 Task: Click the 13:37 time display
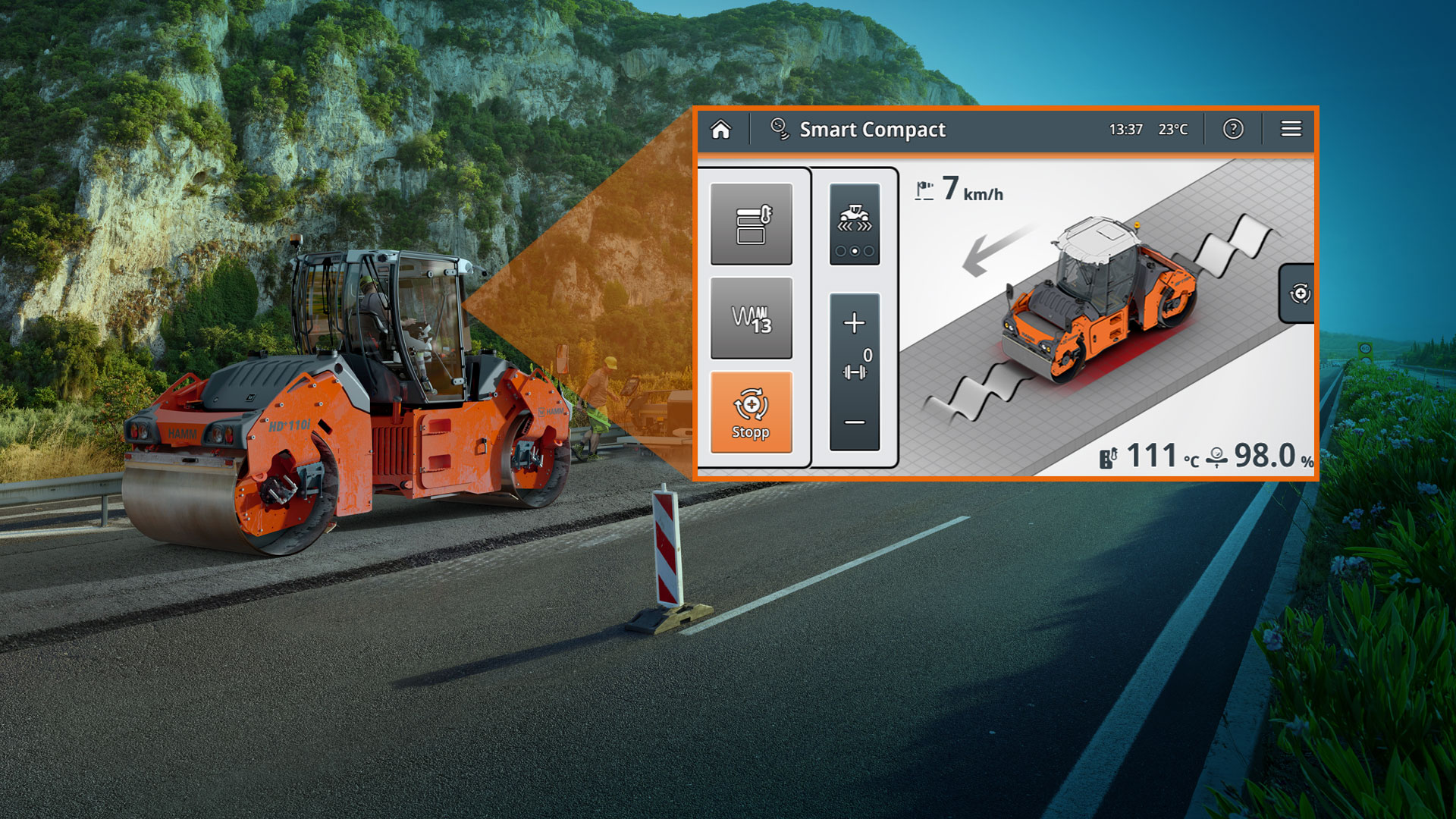point(1125,130)
